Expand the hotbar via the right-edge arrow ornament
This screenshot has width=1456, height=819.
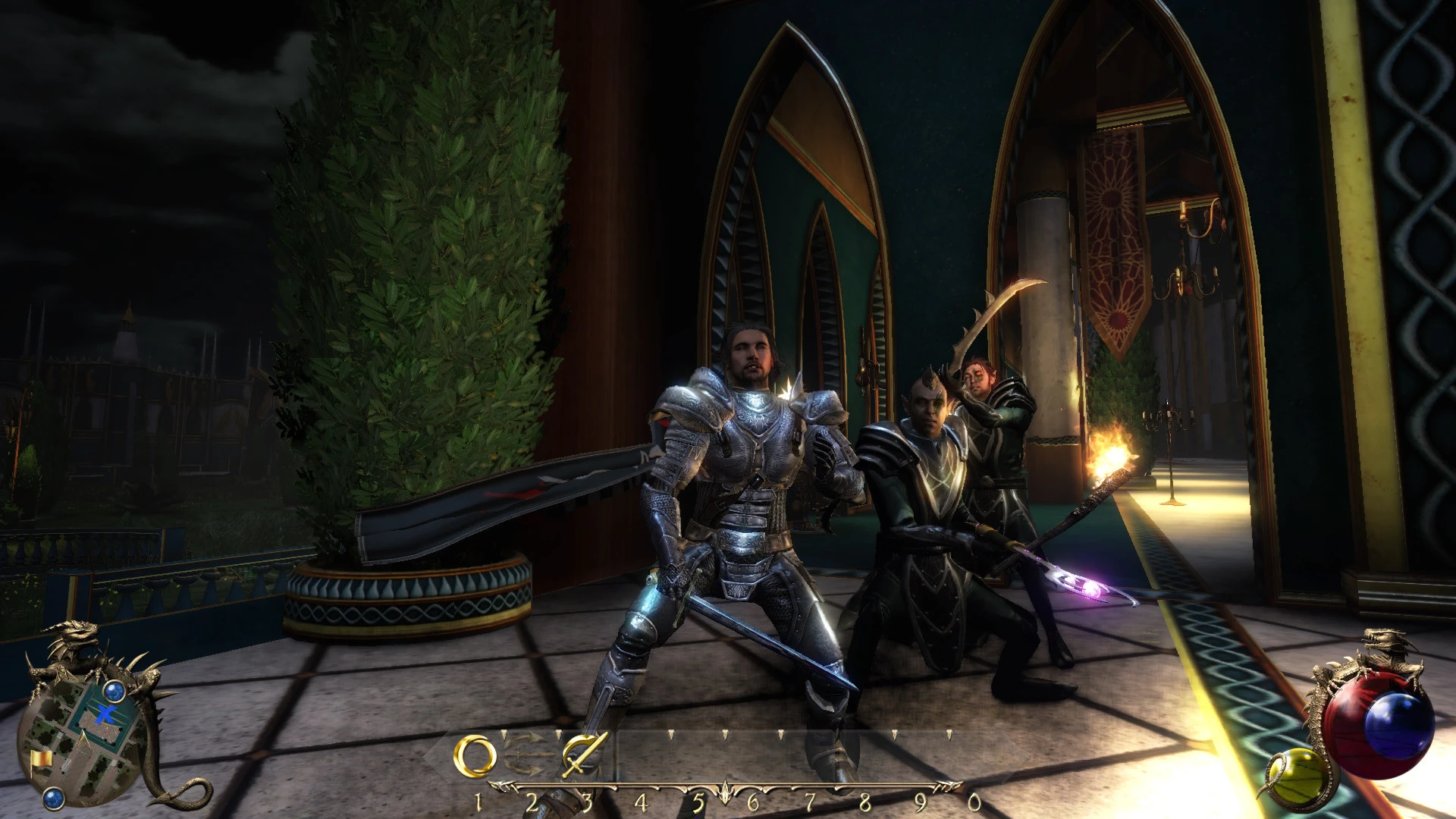(x=947, y=786)
